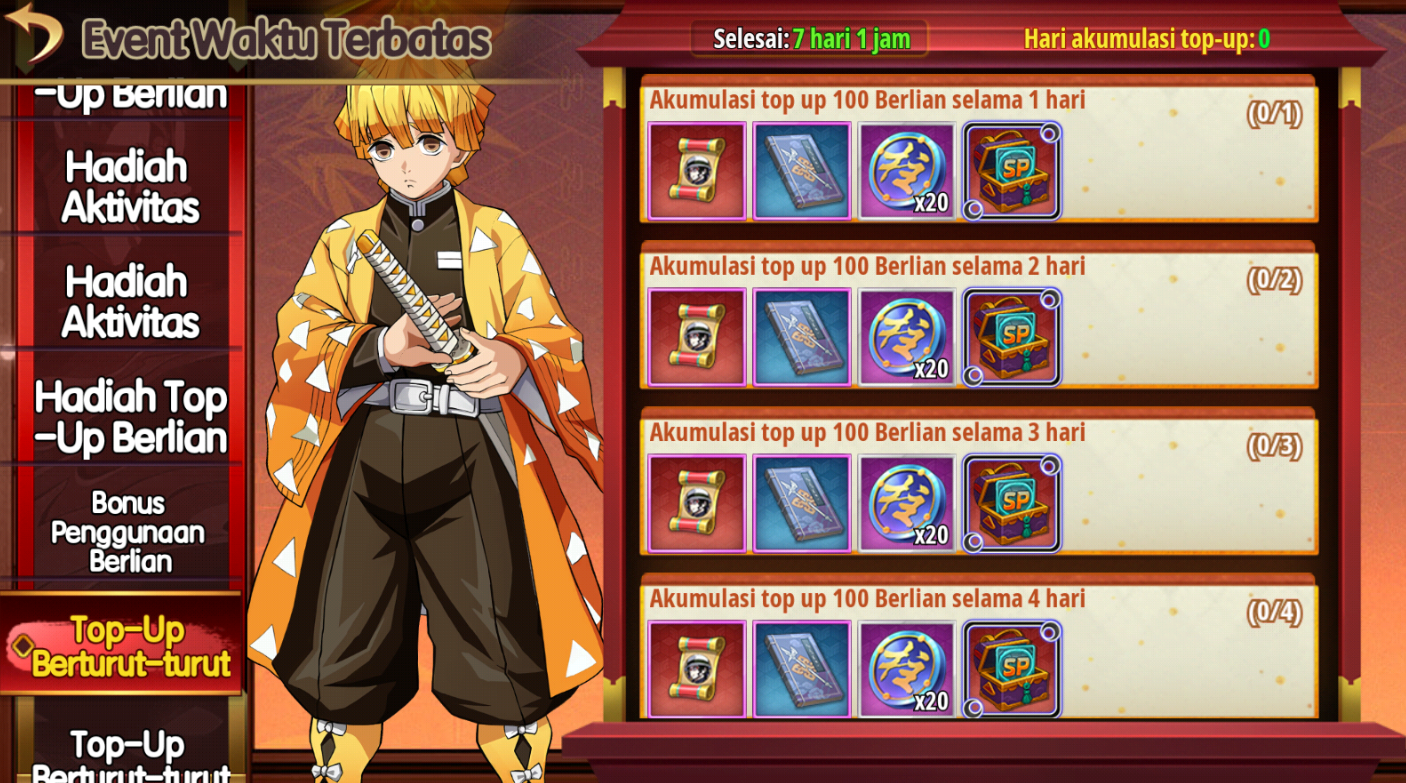View the blue book reward for 3 hari

click(x=802, y=503)
